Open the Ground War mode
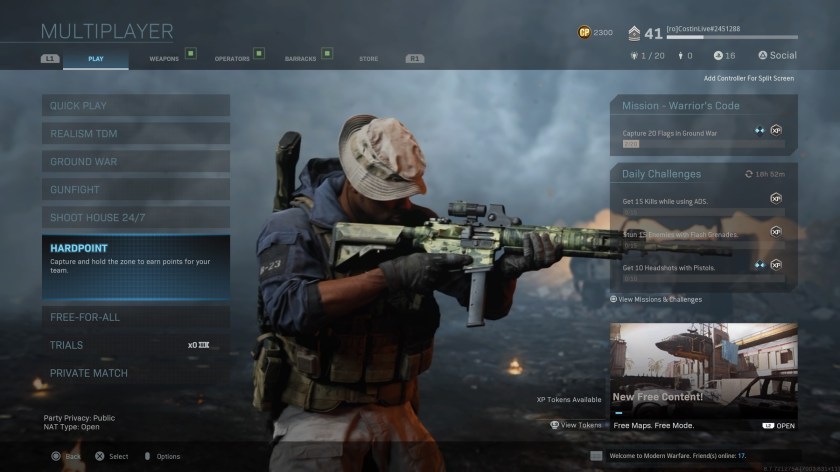The width and height of the screenshot is (840, 472). tap(135, 161)
